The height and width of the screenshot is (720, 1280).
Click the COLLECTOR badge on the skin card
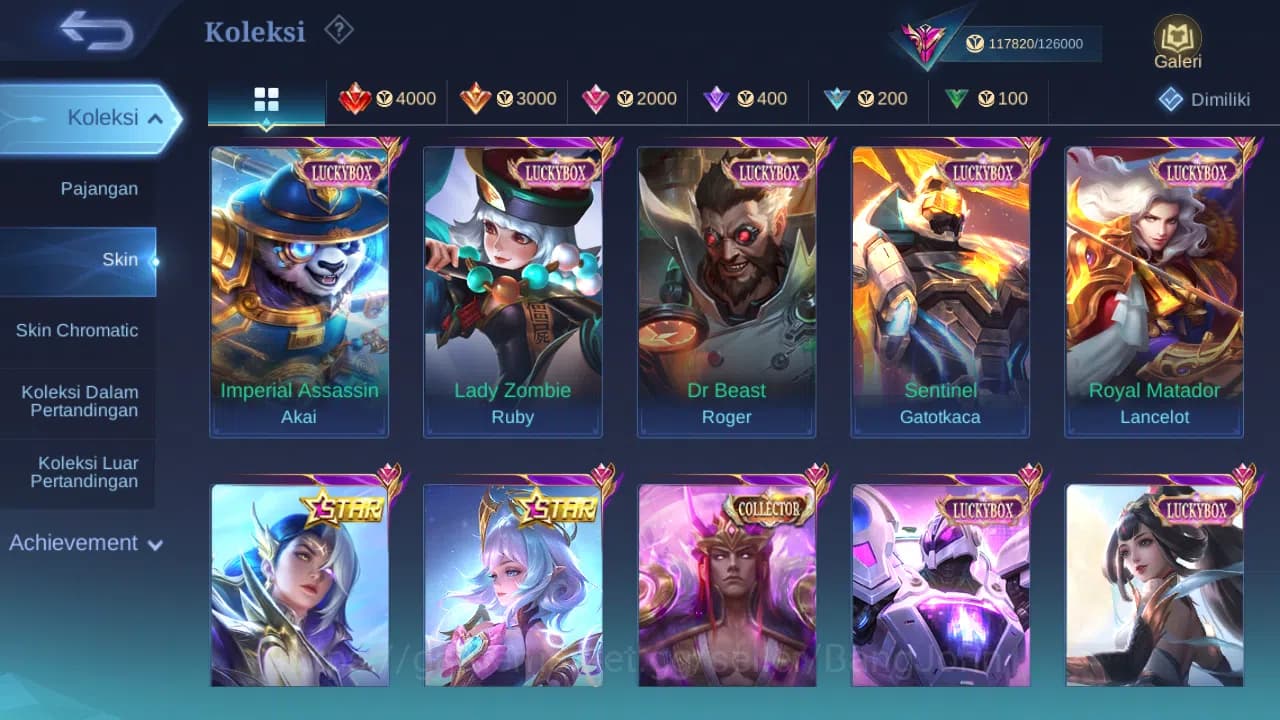click(767, 508)
